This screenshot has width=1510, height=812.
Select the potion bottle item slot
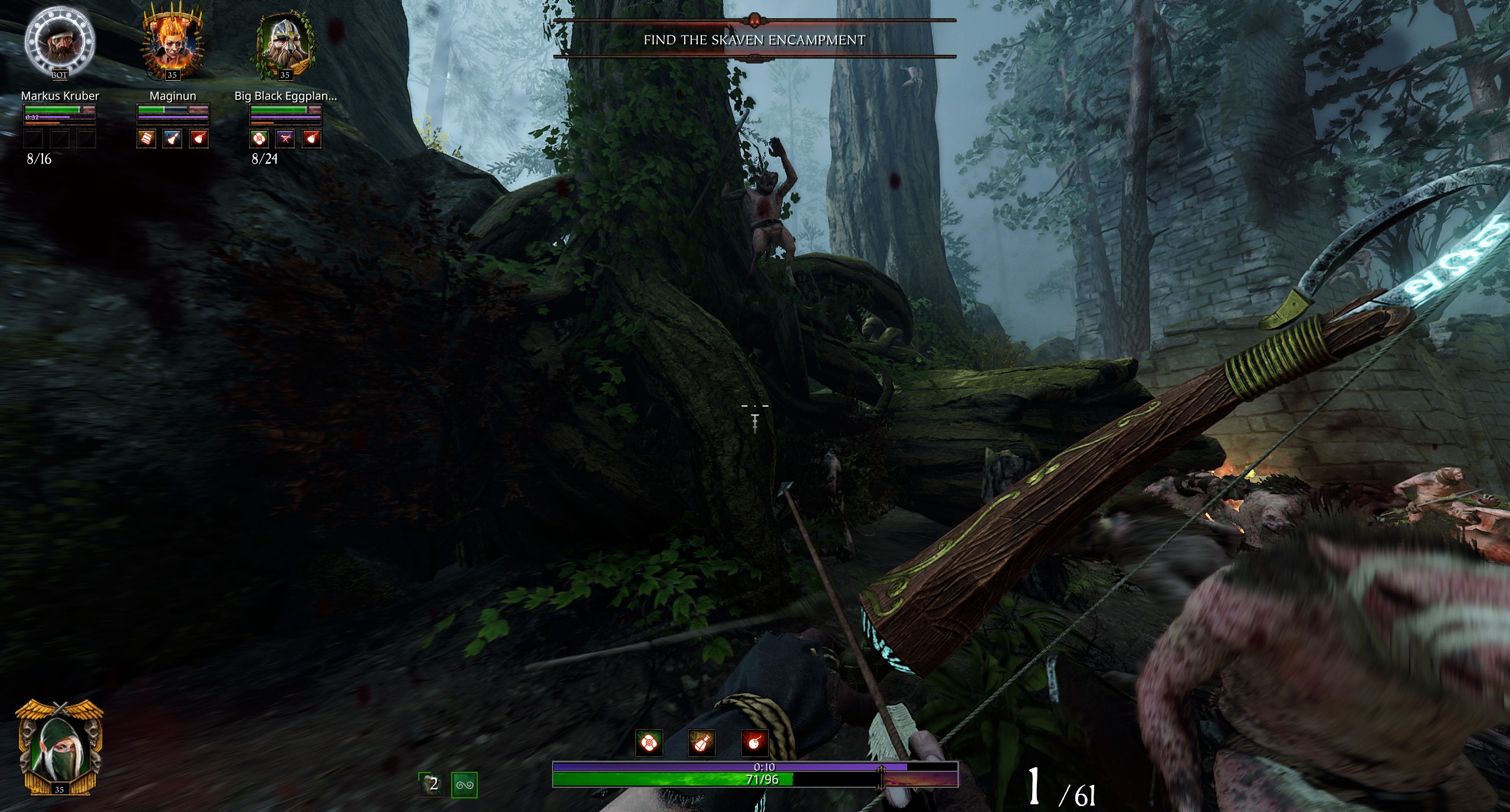pos(701,743)
